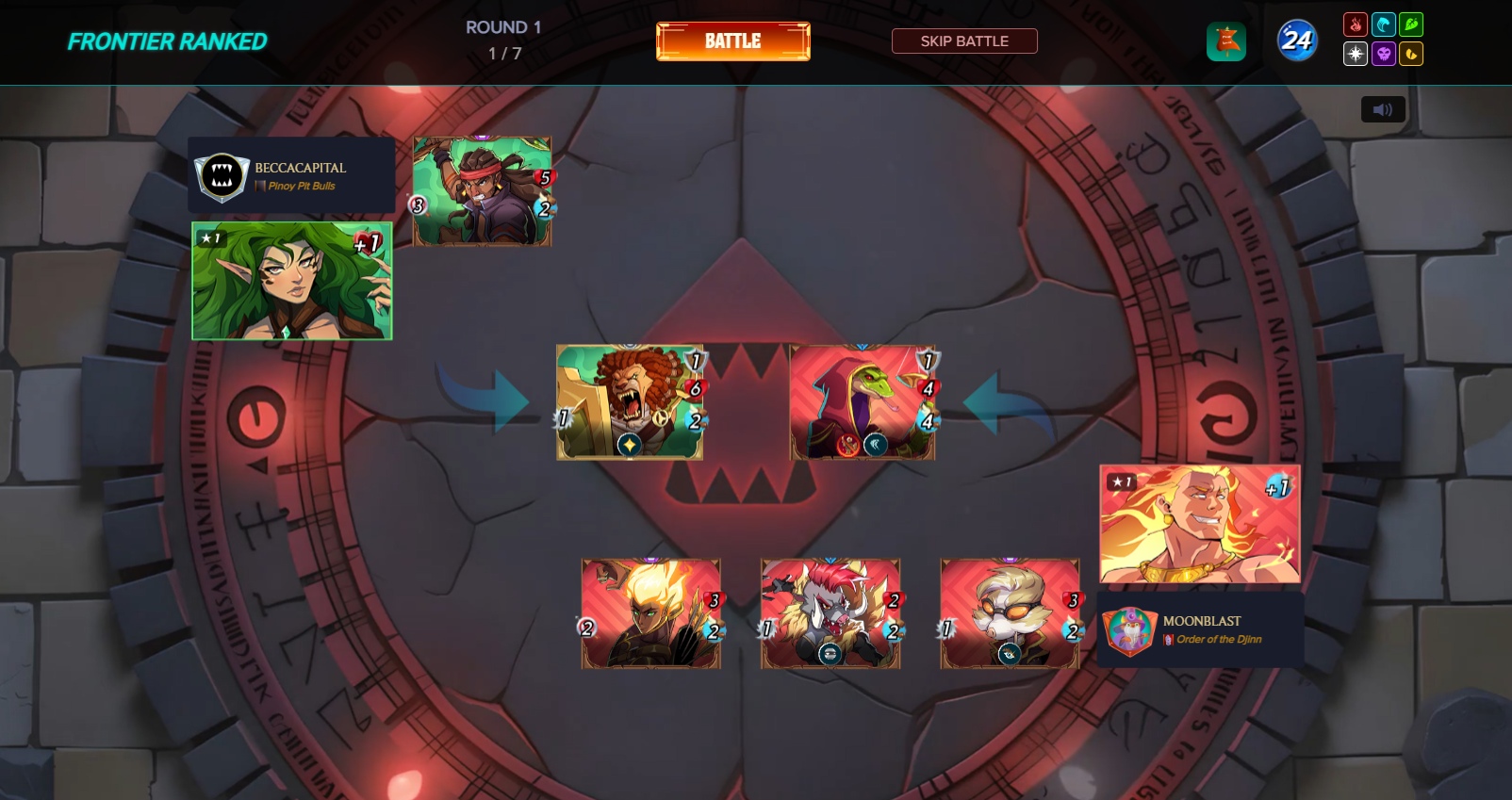Start the battle with the BATTLE button
Image resolution: width=1512 pixels, height=800 pixels.
pyautogui.click(x=732, y=41)
